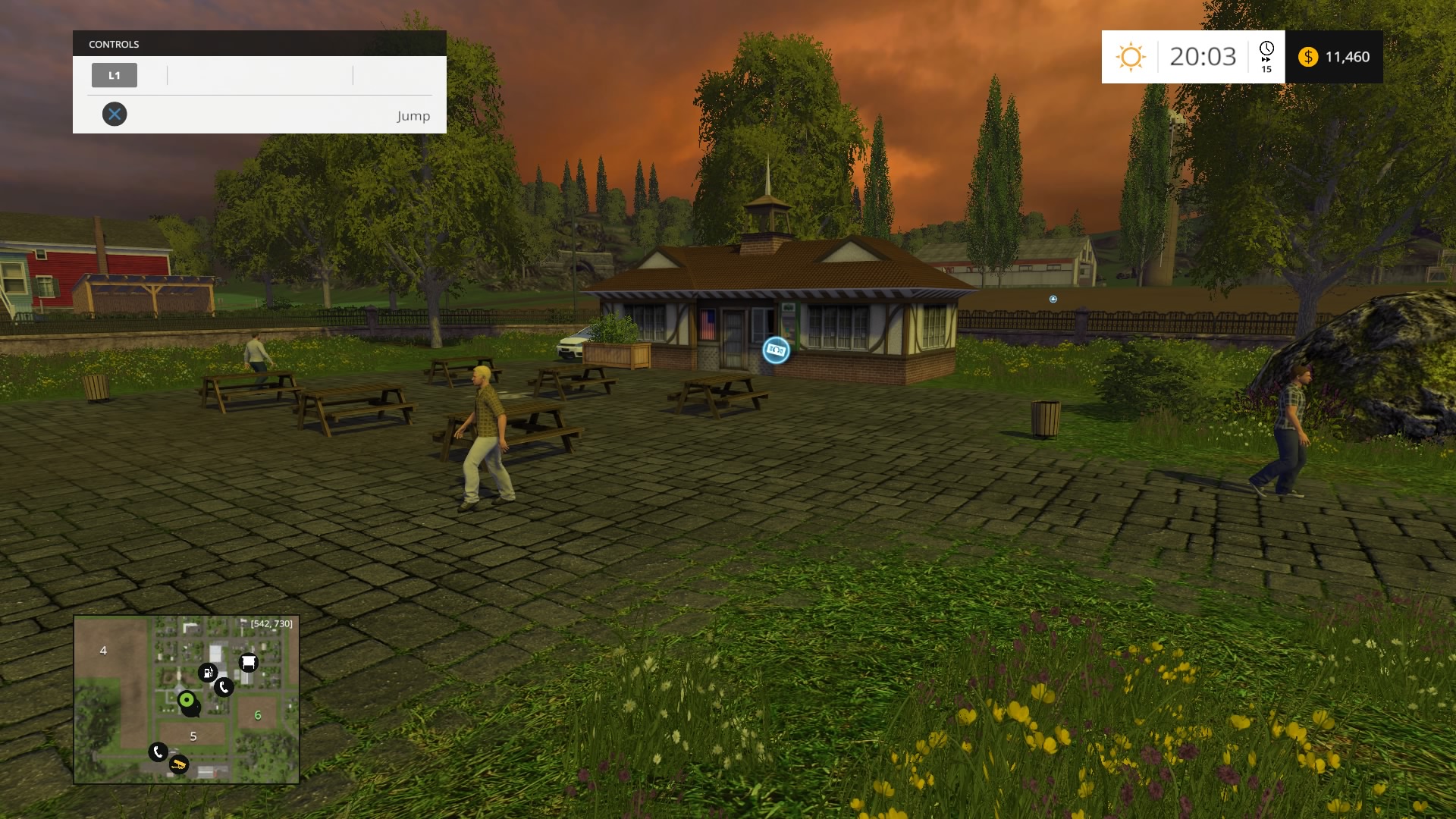The image size is (1456, 819).
Task: Click the 20:03 time display
Action: [x=1204, y=57]
